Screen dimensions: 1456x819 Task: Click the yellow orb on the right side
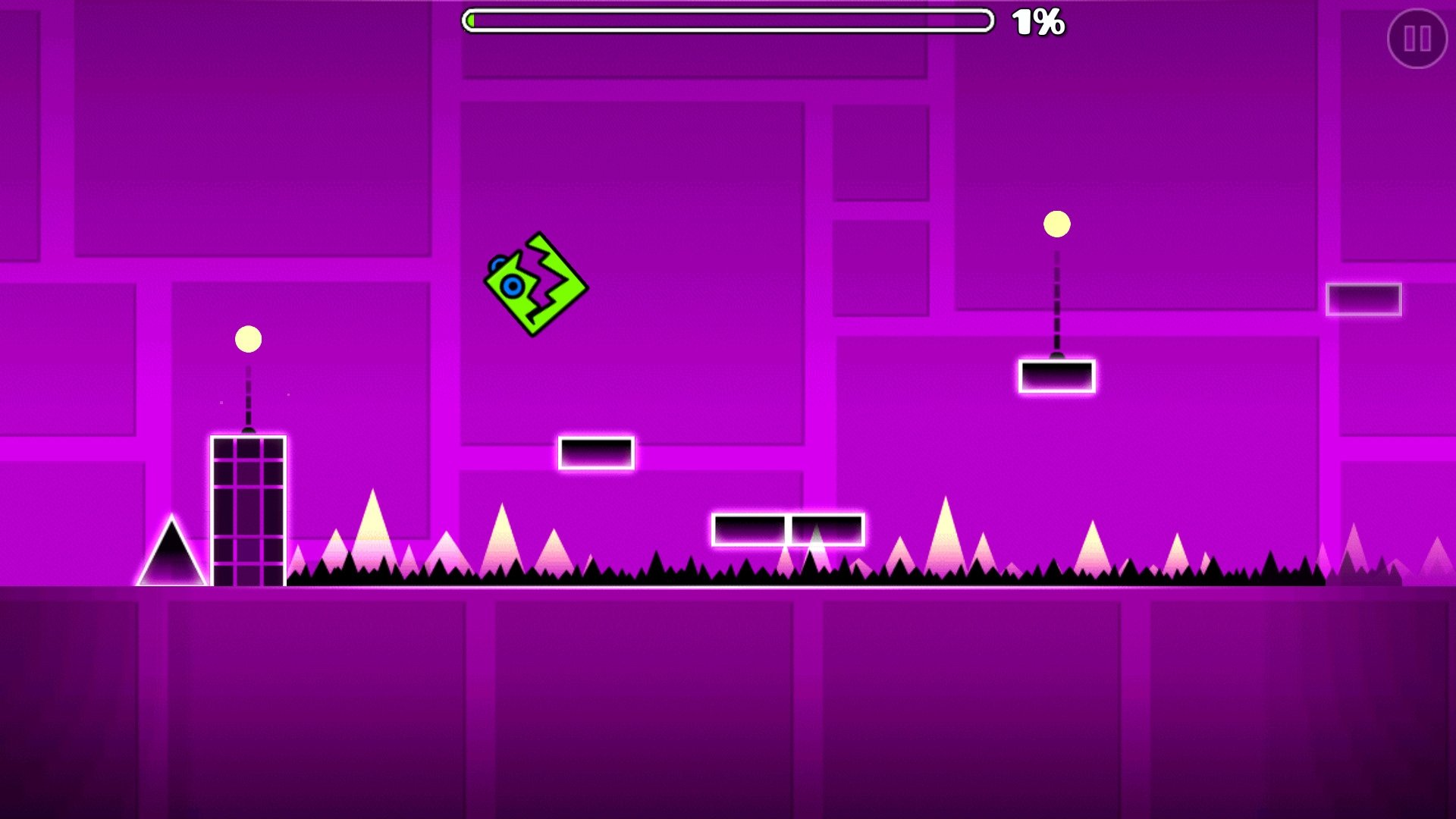(1056, 224)
